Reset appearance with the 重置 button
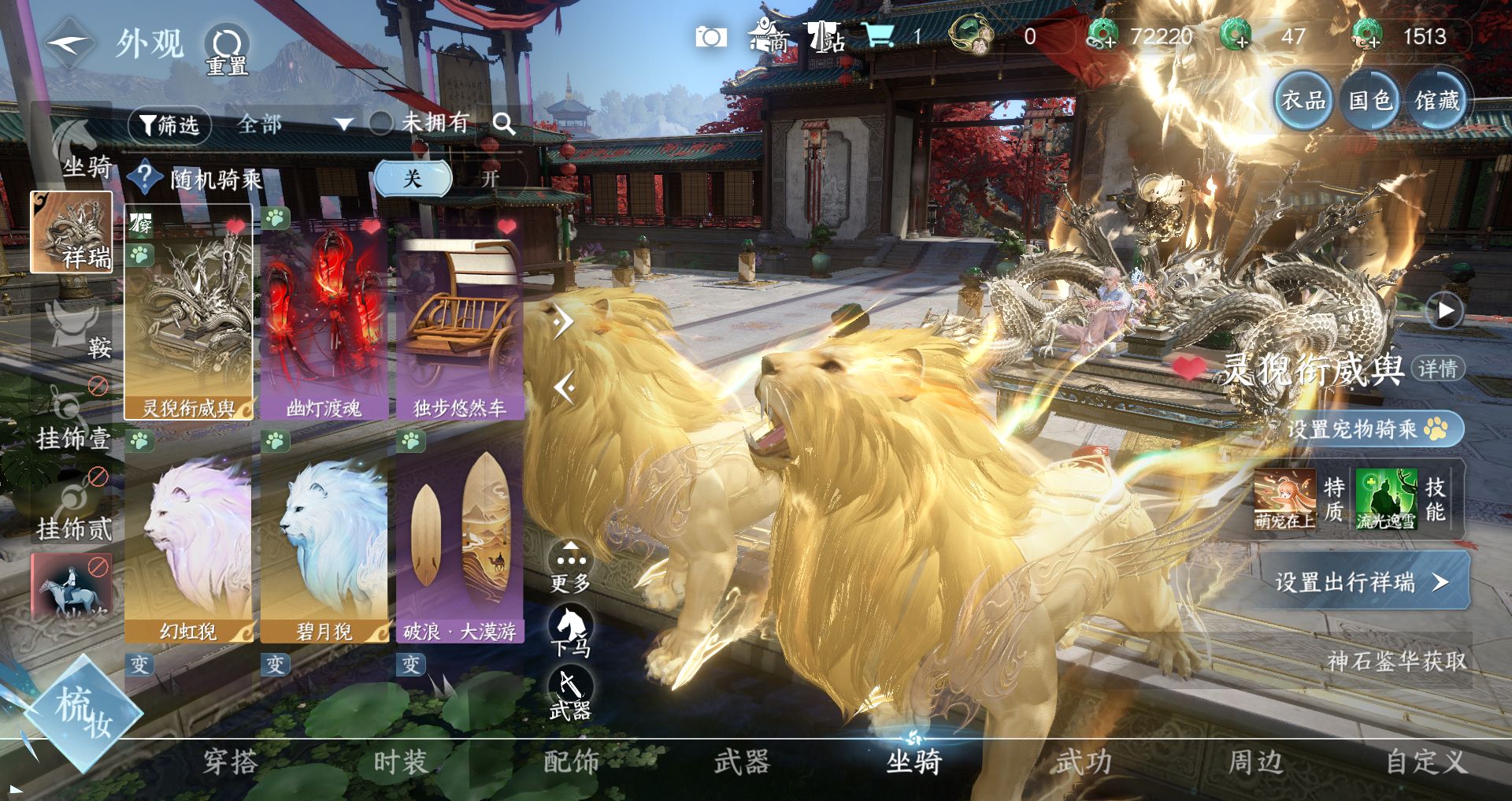This screenshot has height=801, width=1512. click(x=227, y=49)
